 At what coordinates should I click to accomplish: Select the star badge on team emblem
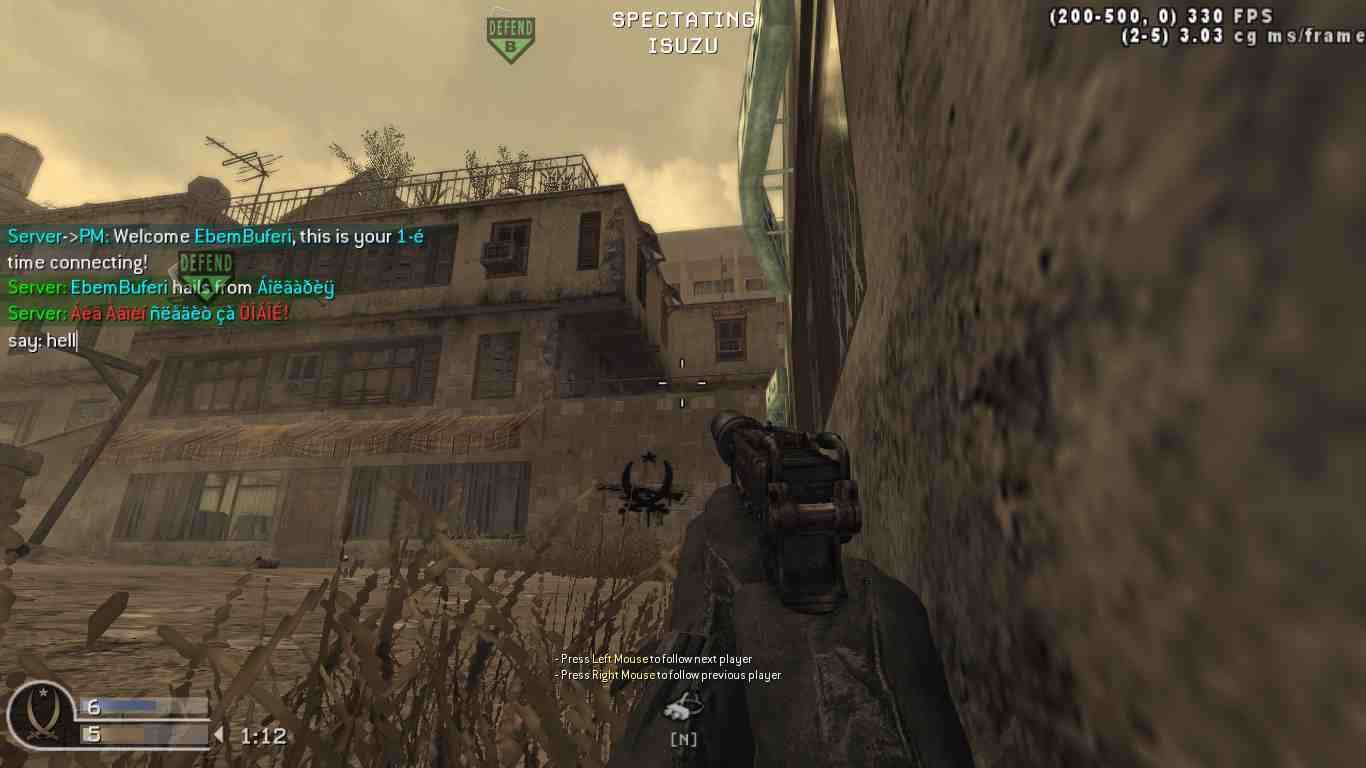click(42, 692)
